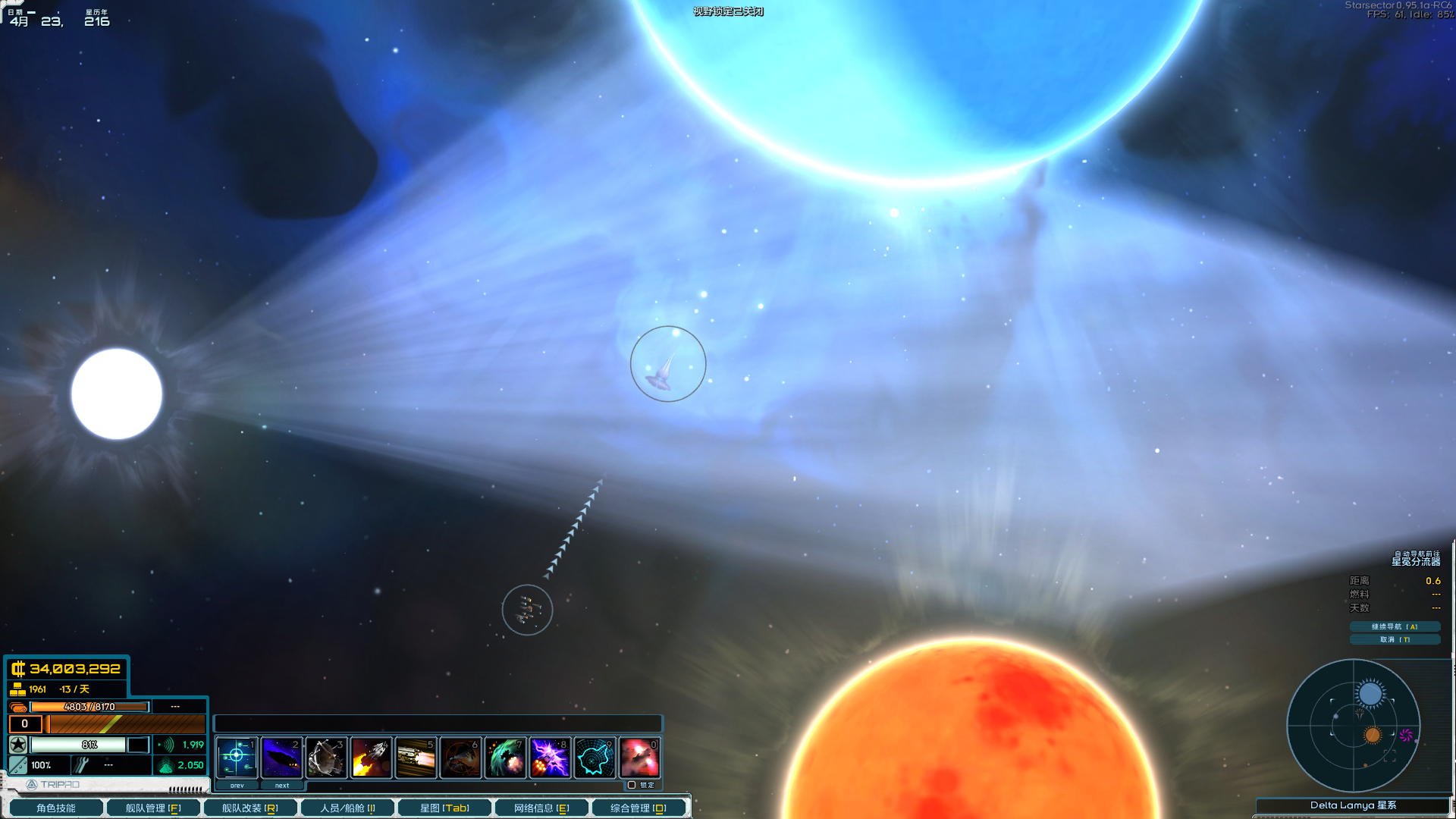Screen dimensions: 1456x819
Task: Trigger the Emergency Burn ability icon
Action: coord(371,758)
